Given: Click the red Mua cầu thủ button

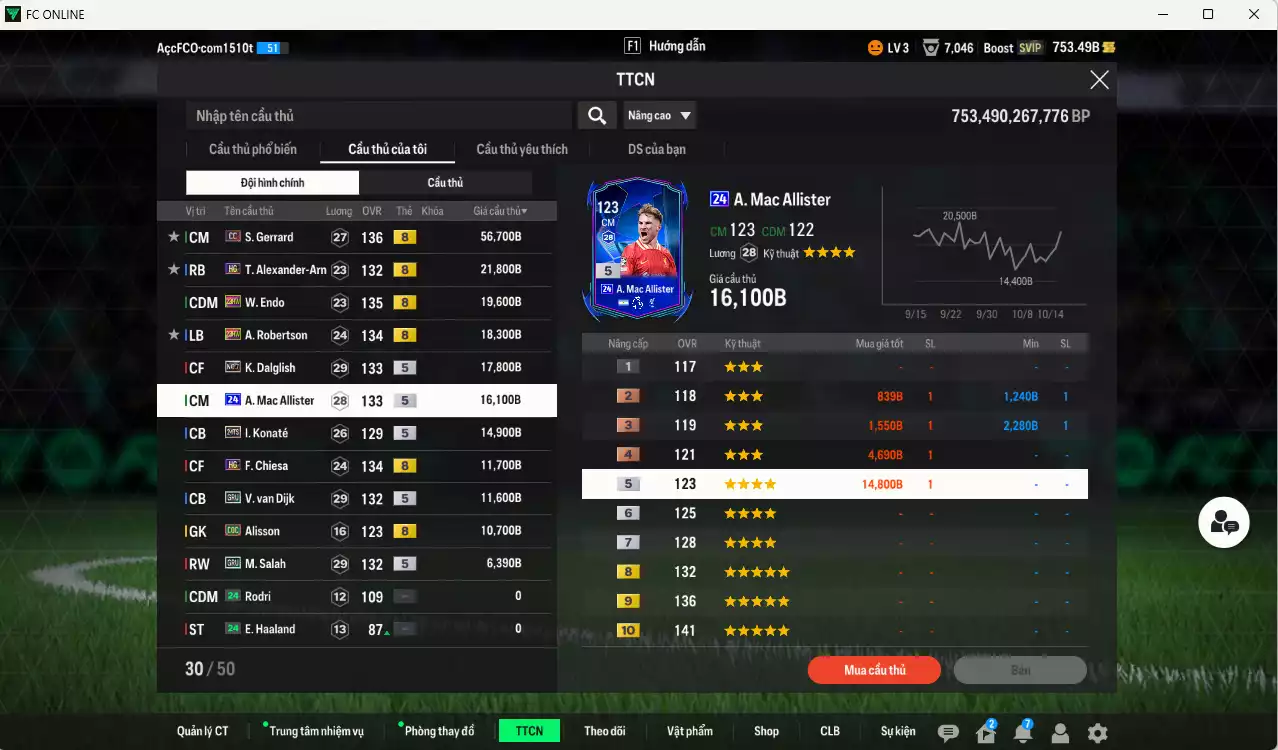Looking at the screenshot, I should coord(874,670).
